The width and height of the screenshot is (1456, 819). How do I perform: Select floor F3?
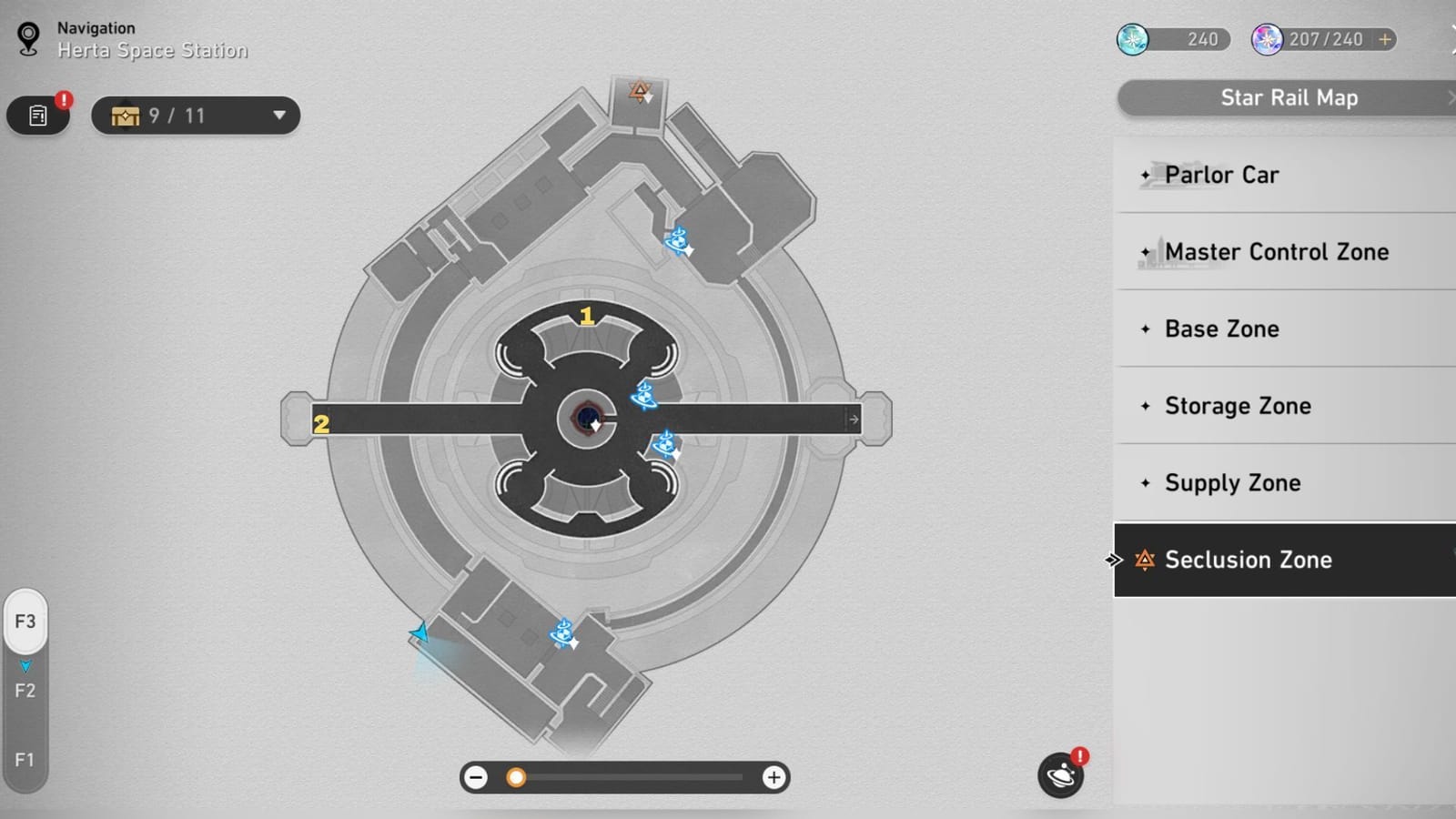25,622
